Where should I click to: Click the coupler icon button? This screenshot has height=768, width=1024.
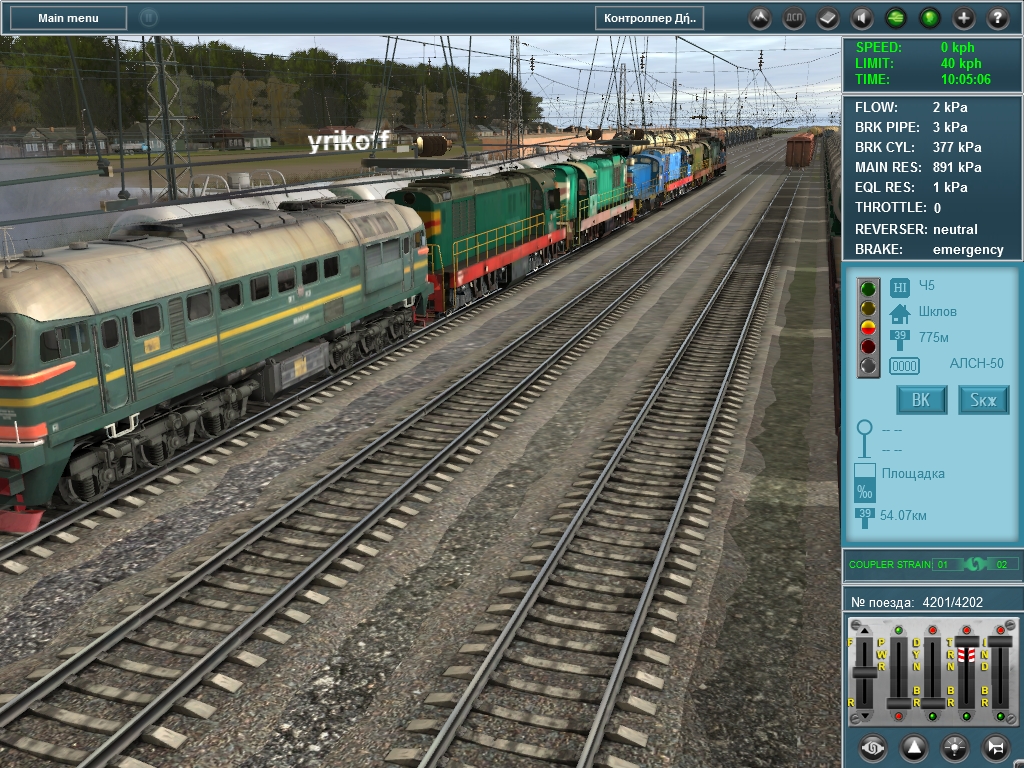tap(873, 747)
